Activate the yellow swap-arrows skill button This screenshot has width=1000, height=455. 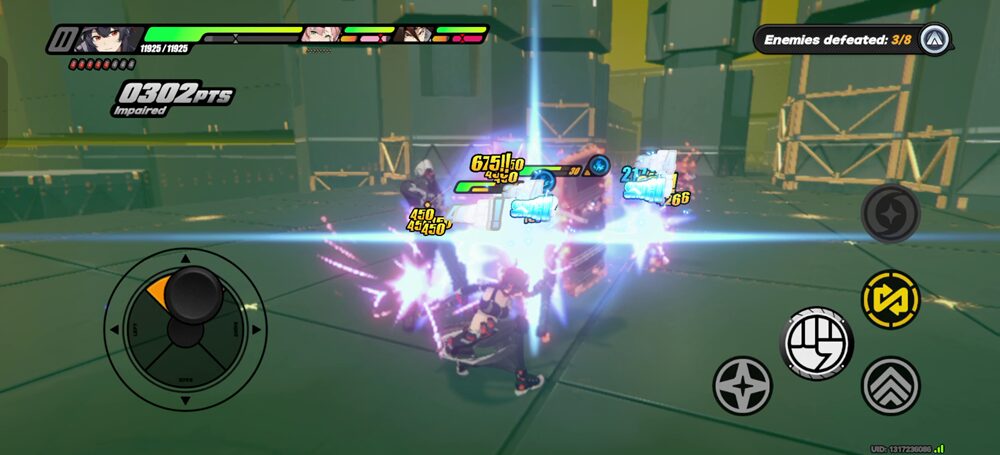890,299
